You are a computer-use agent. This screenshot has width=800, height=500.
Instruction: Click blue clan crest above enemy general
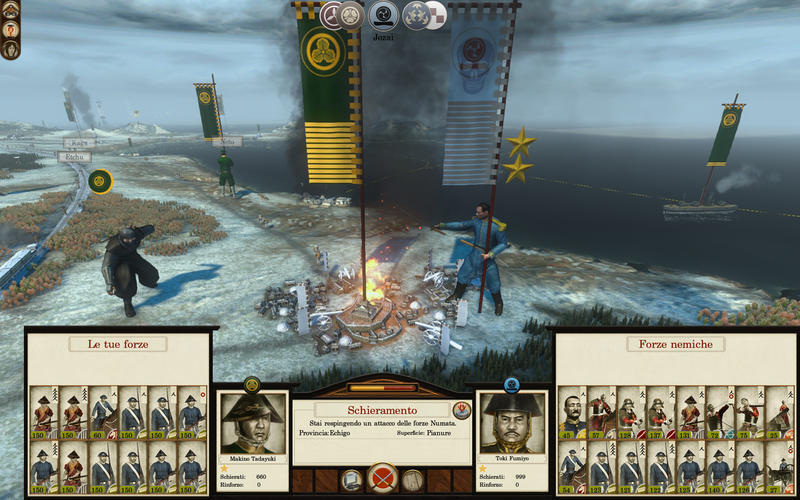click(512, 382)
